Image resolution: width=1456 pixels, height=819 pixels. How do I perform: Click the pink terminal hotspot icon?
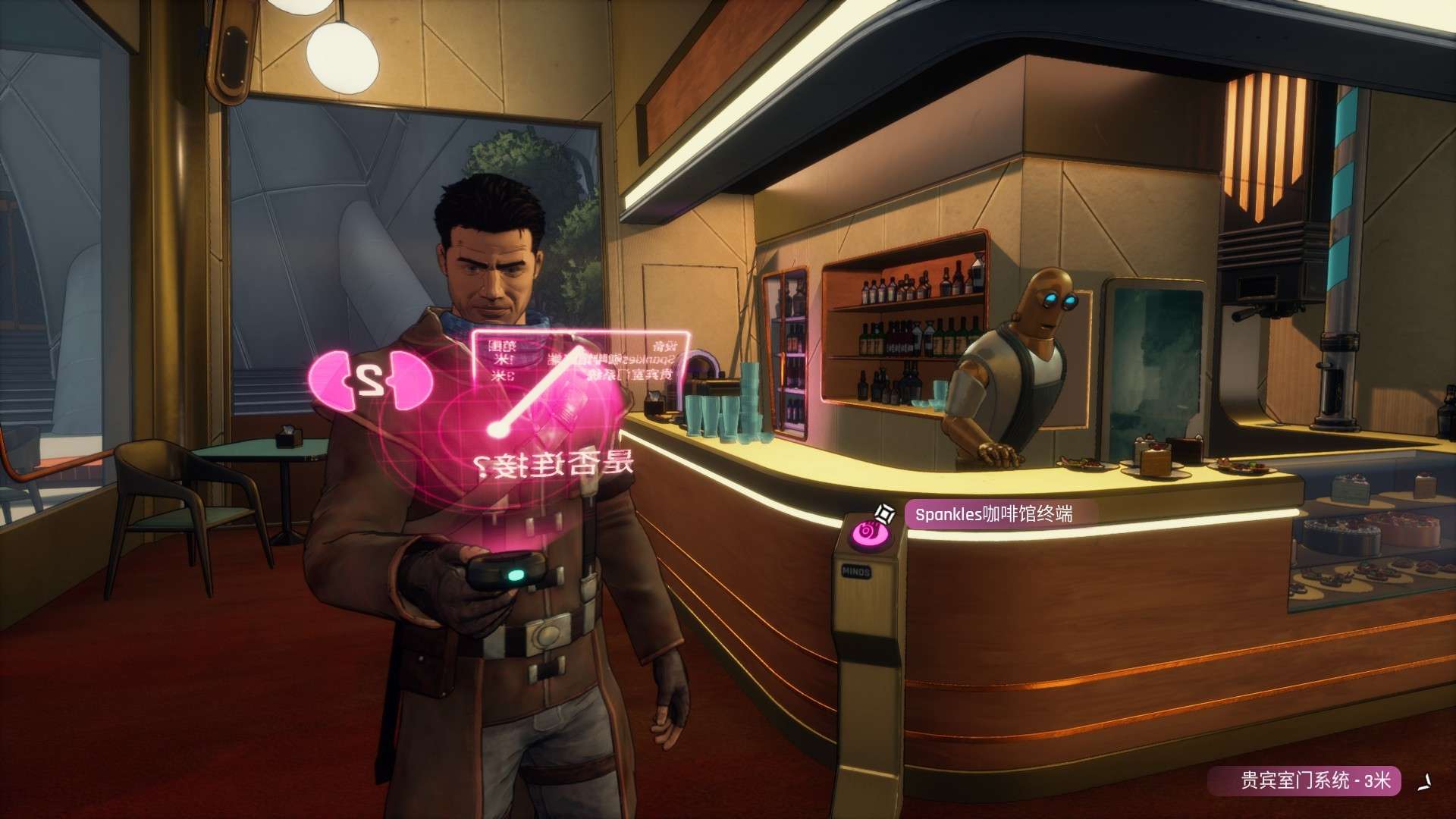864,532
